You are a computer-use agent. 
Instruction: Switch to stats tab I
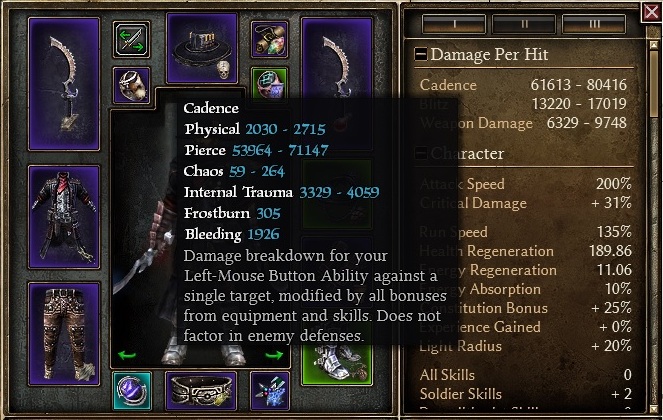456,21
